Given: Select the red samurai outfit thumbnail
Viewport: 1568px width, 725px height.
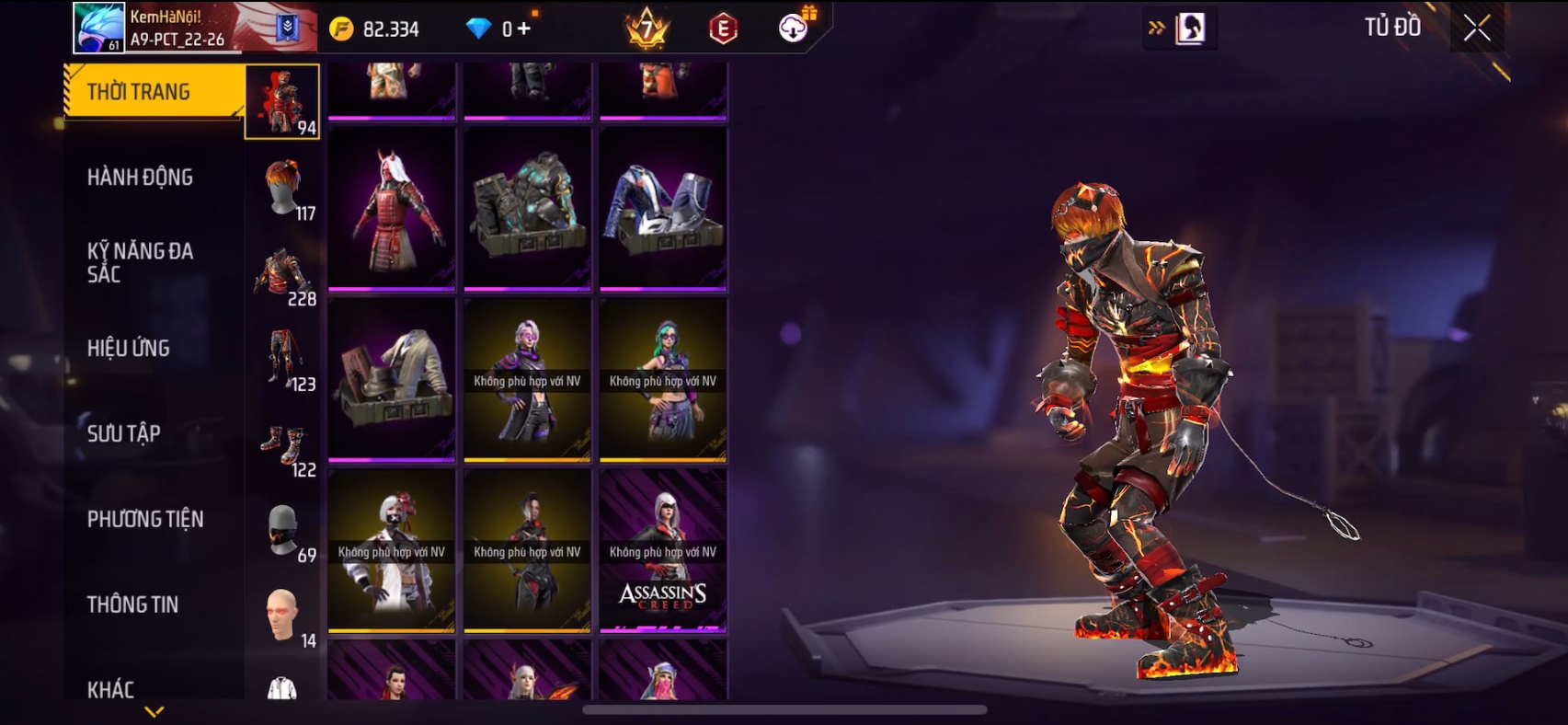Looking at the screenshot, I should tap(392, 210).
